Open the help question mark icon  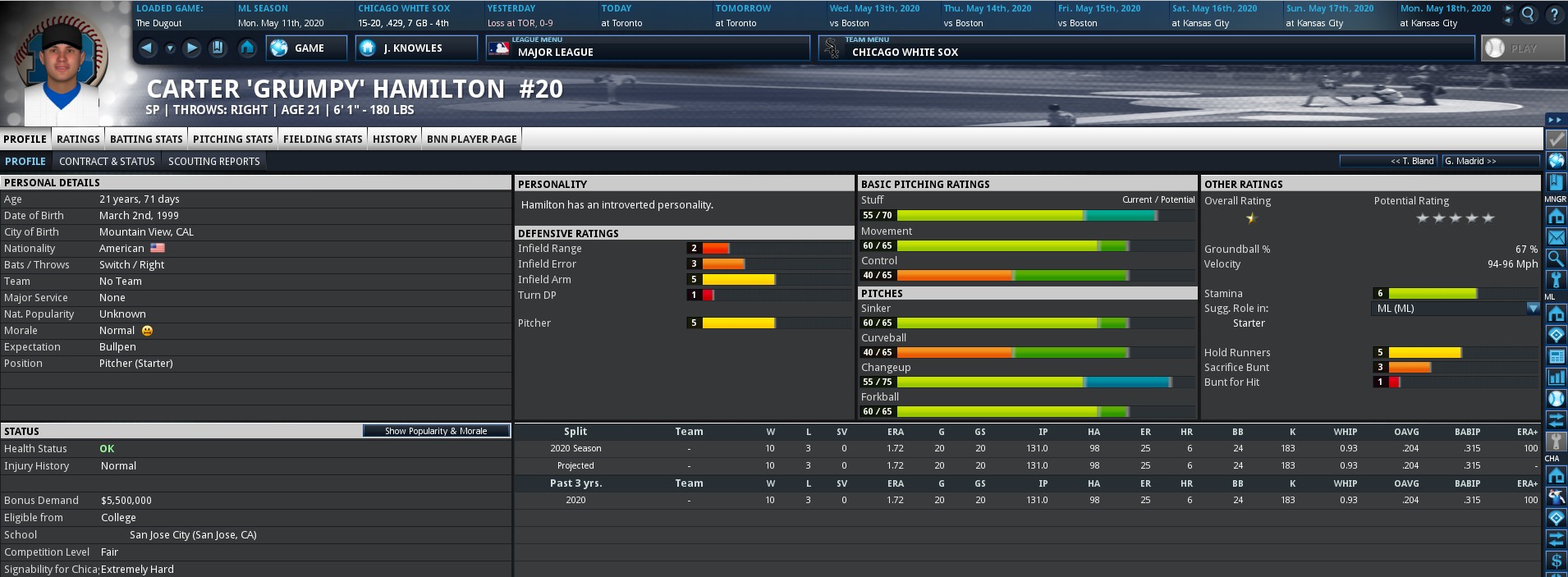tap(1554, 14)
